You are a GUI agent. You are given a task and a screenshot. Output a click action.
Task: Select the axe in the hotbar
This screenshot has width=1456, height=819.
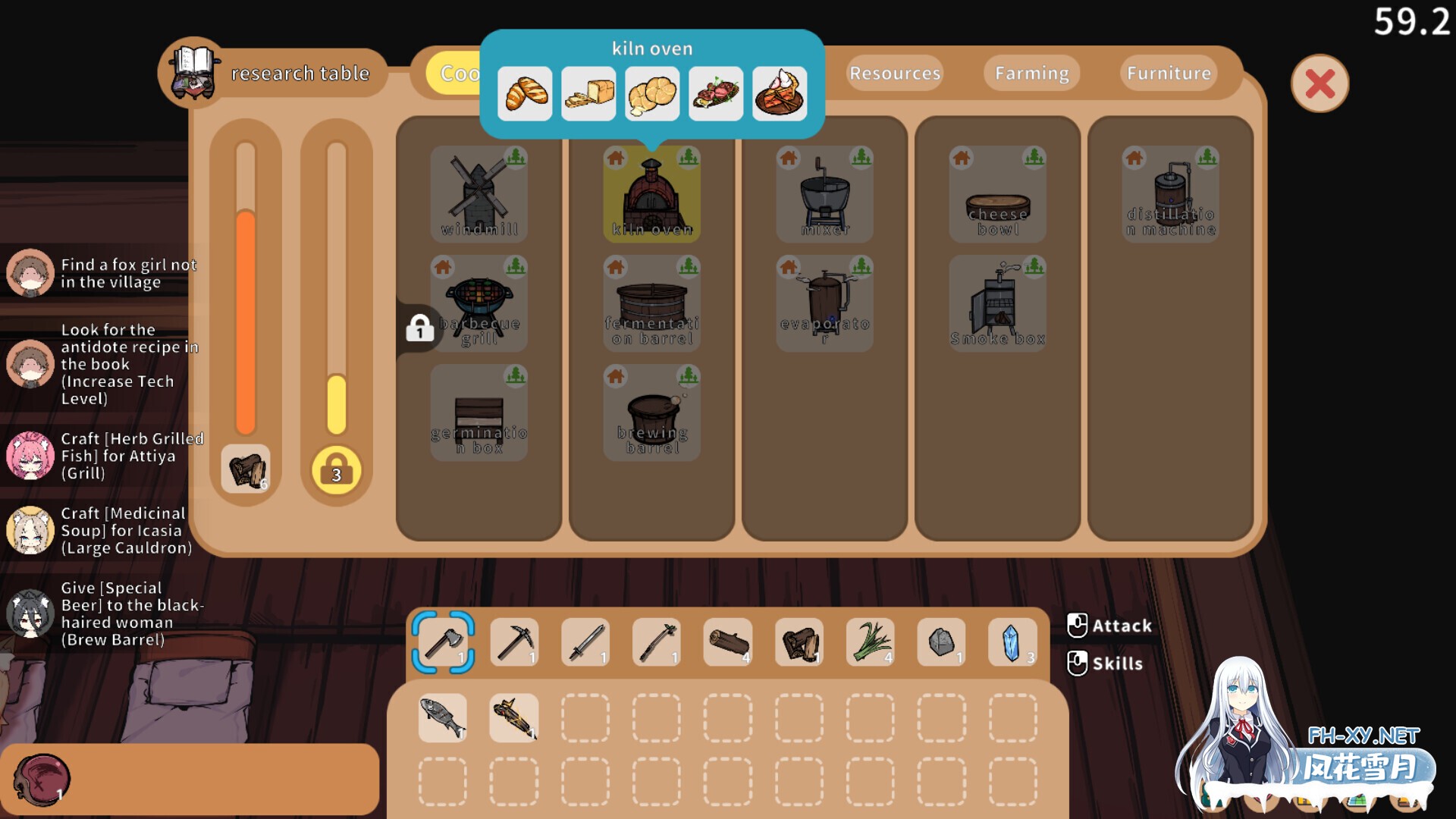[444, 642]
